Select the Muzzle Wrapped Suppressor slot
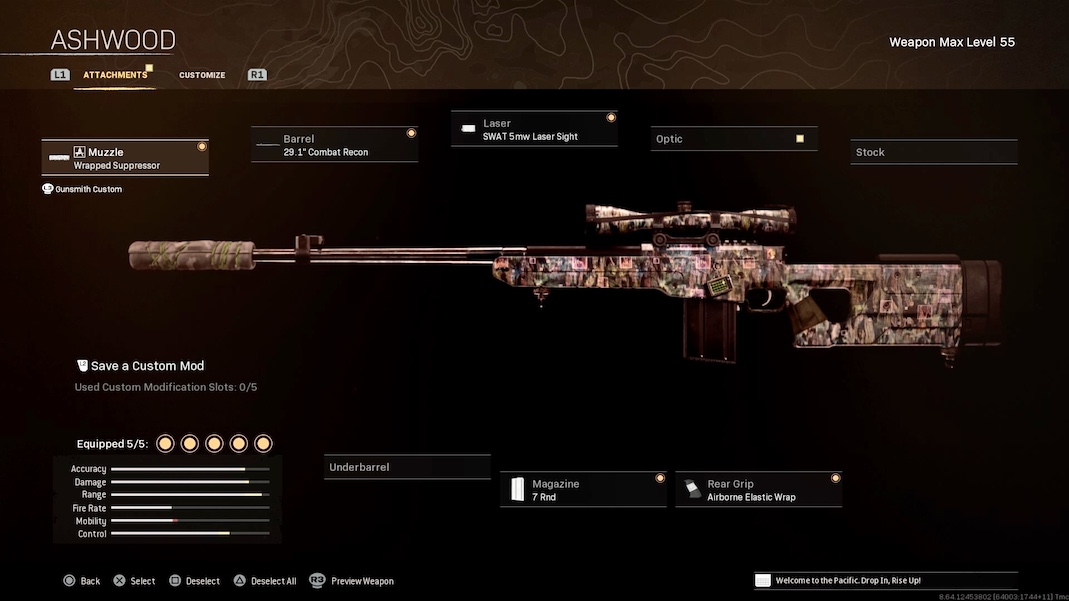This screenshot has height=601, width=1069. (125, 158)
